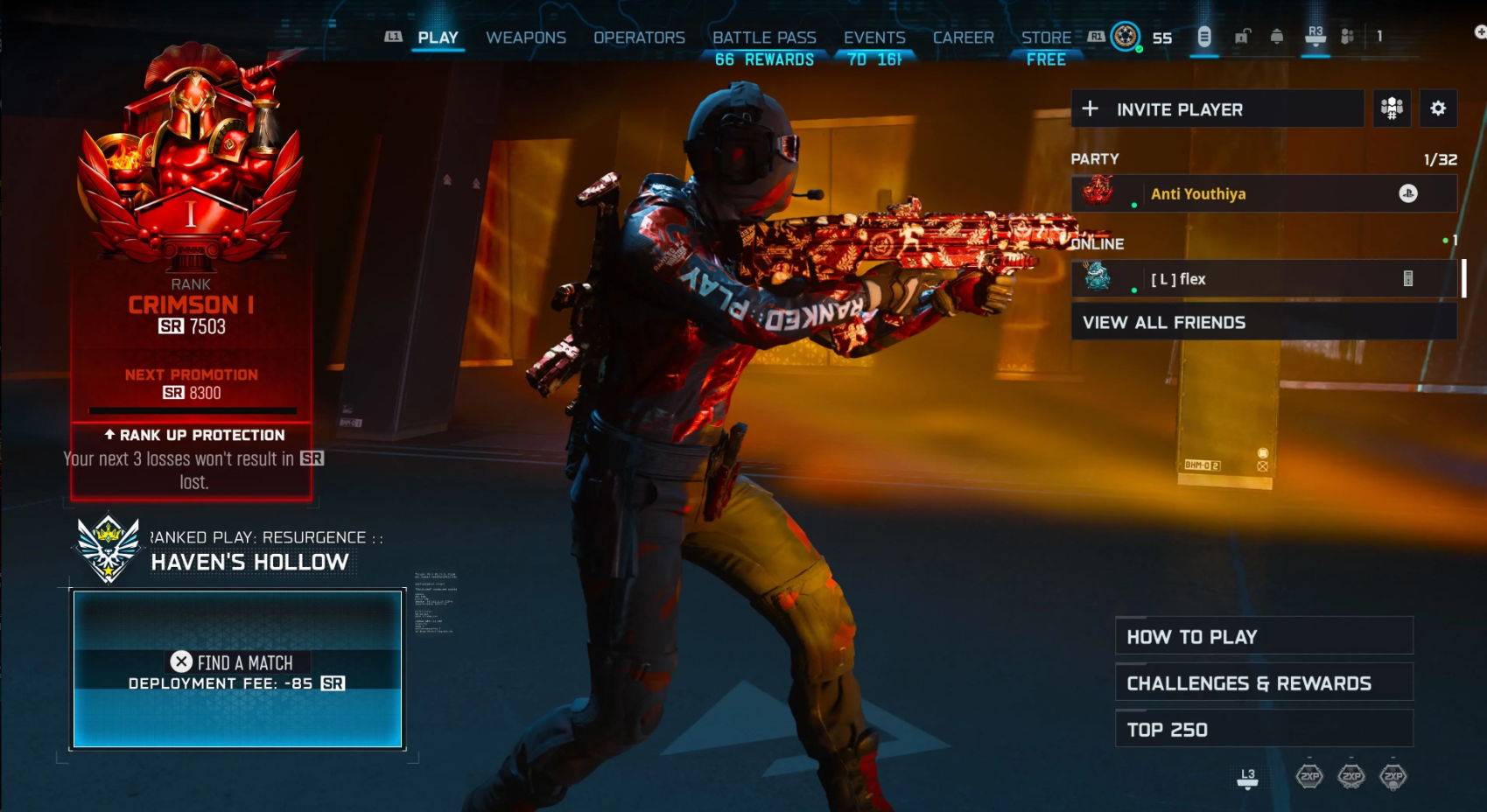Viewport: 1487px width, 812px height.
Task: Click the group channels icon beside Invite Player
Action: [1391, 108]
